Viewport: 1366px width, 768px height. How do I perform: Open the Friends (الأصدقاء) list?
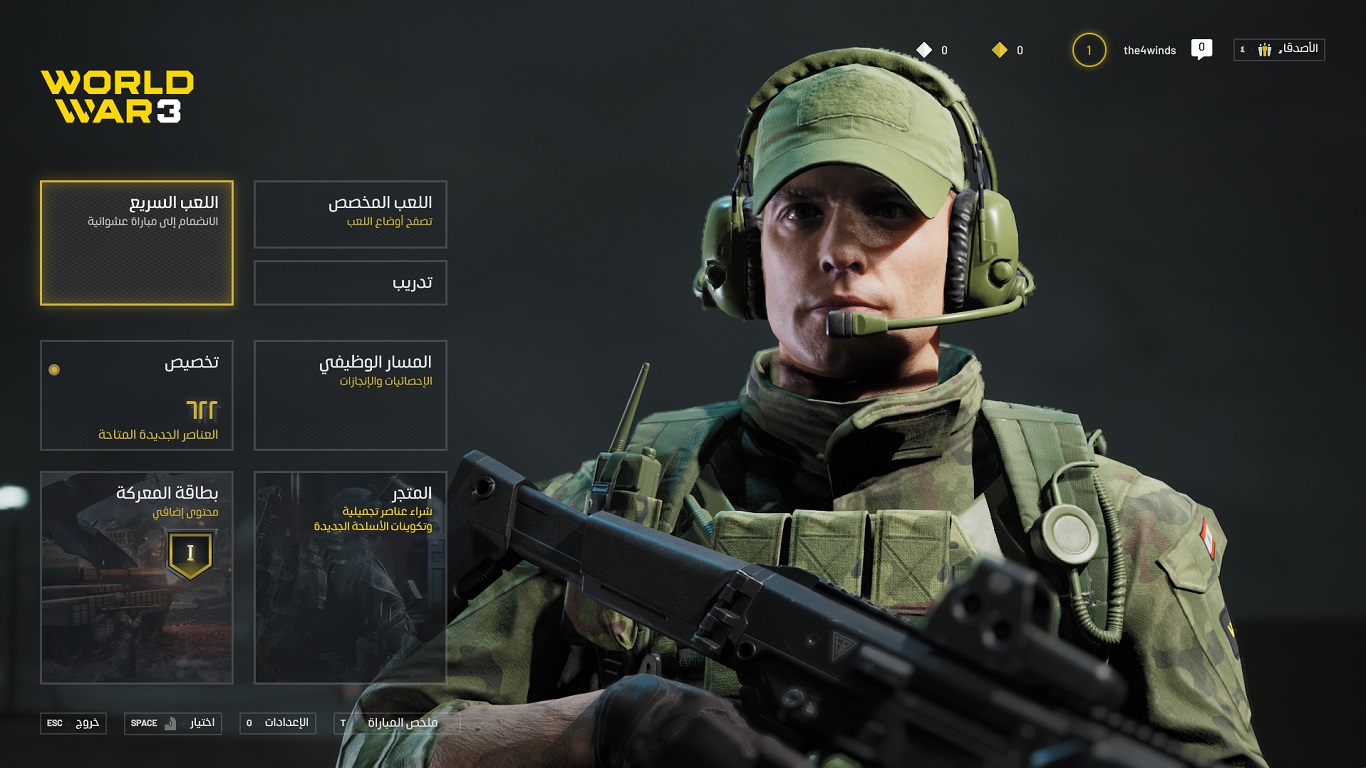point(1279,49)
